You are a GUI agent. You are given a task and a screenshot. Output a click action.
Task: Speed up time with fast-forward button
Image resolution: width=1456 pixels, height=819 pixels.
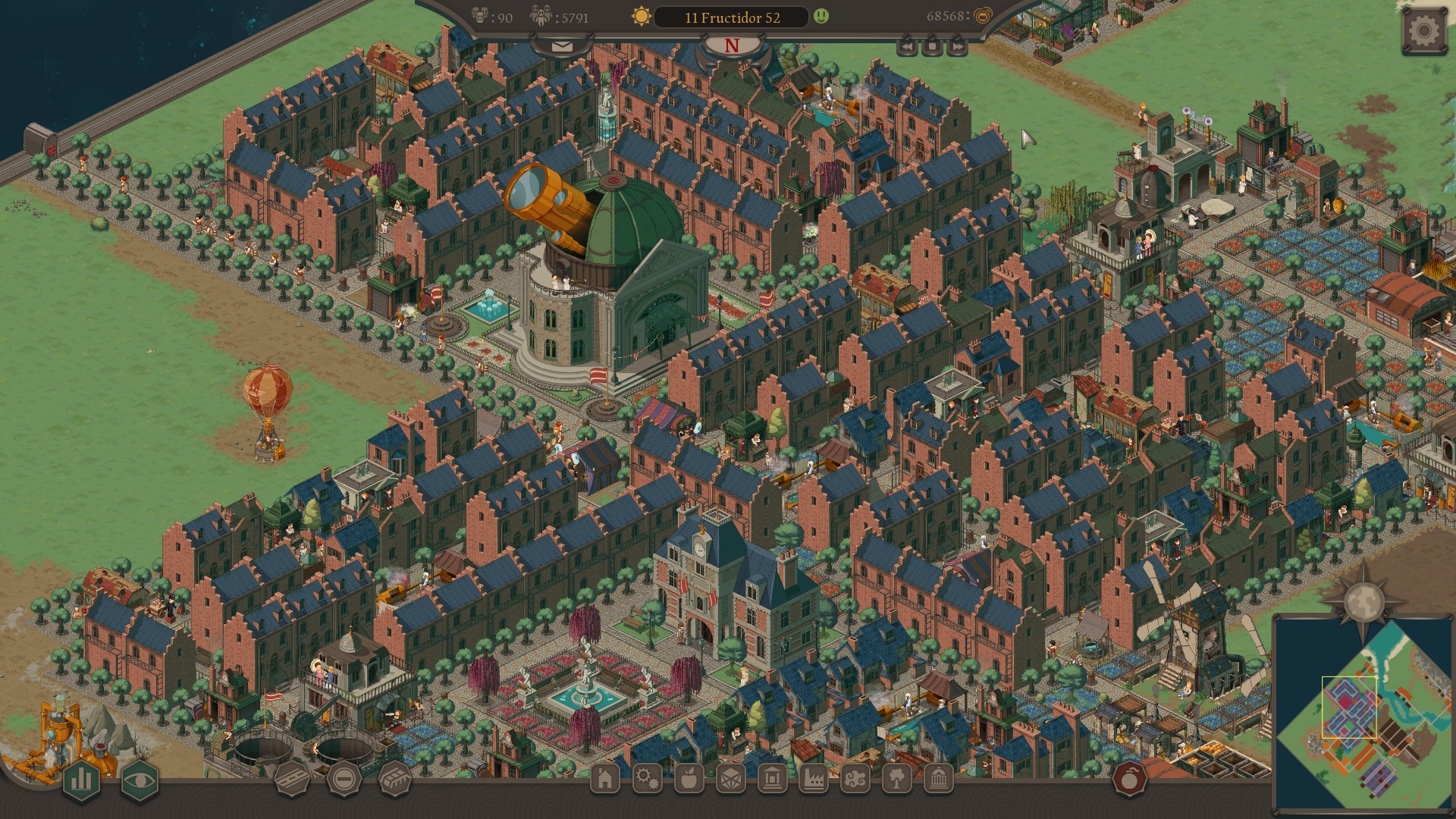[x=958, y=47]
